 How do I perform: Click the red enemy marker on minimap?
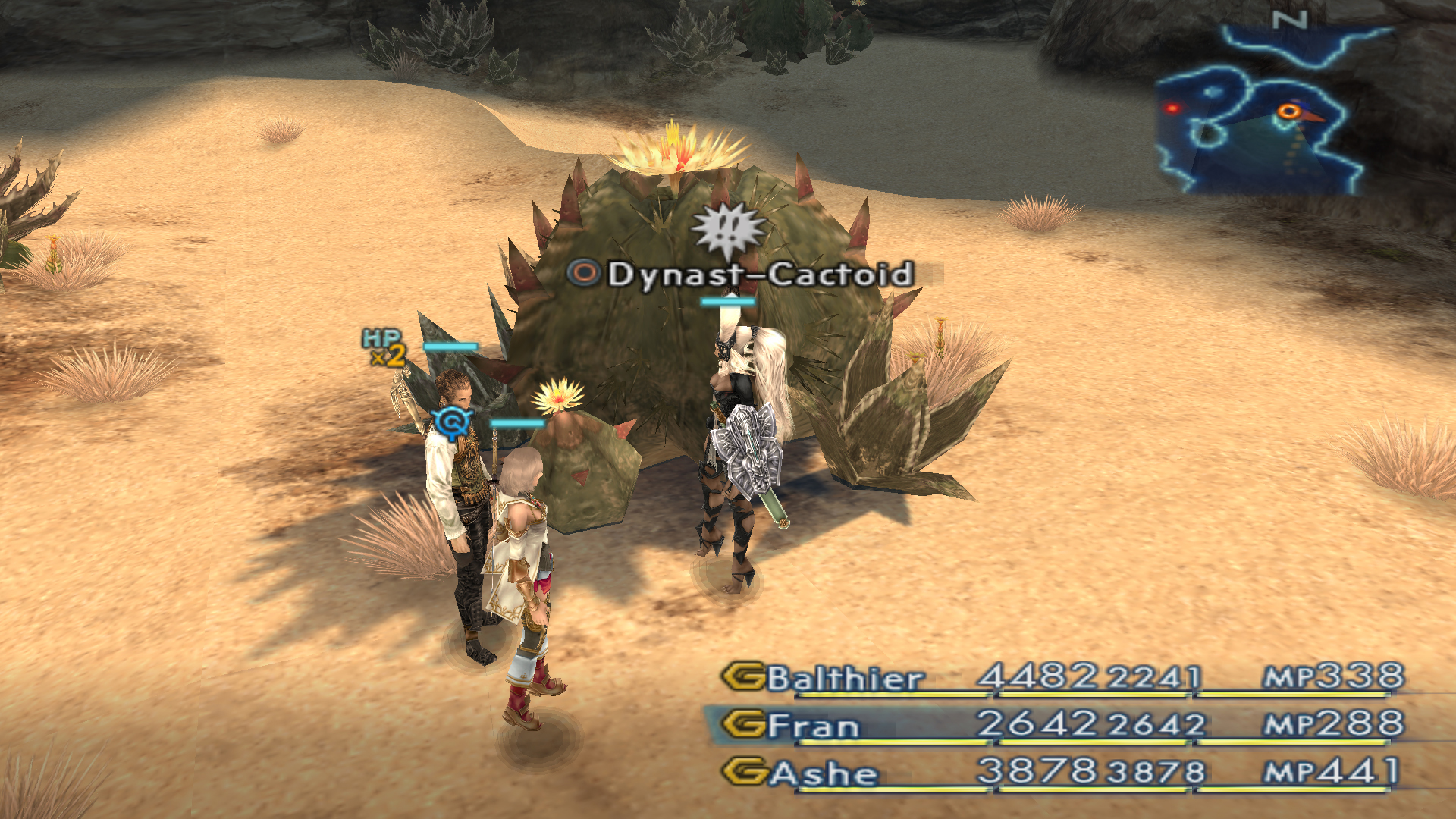[x=1173, y=108]
